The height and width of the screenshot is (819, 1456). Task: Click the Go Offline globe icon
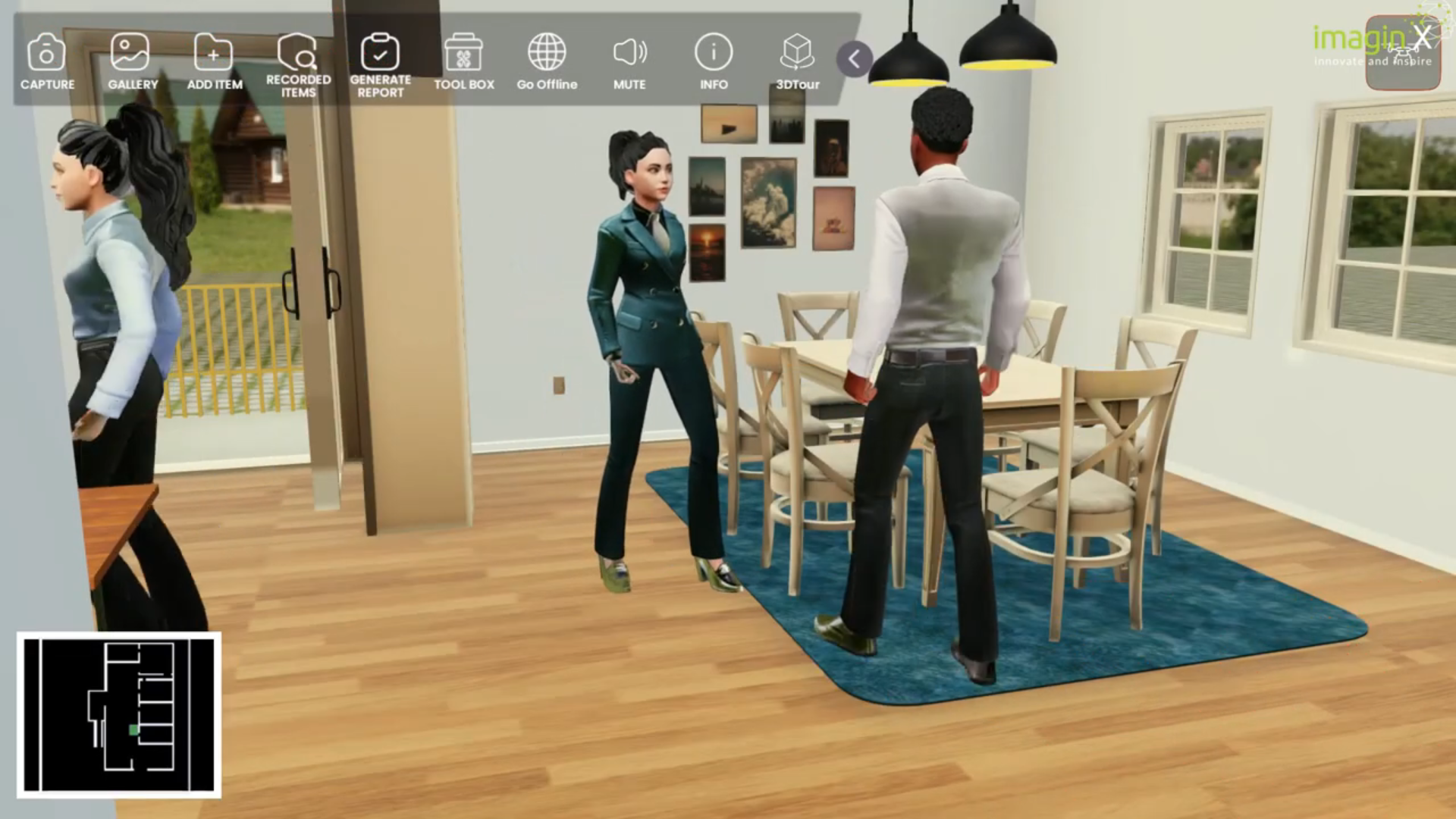[x=547, y=53]
